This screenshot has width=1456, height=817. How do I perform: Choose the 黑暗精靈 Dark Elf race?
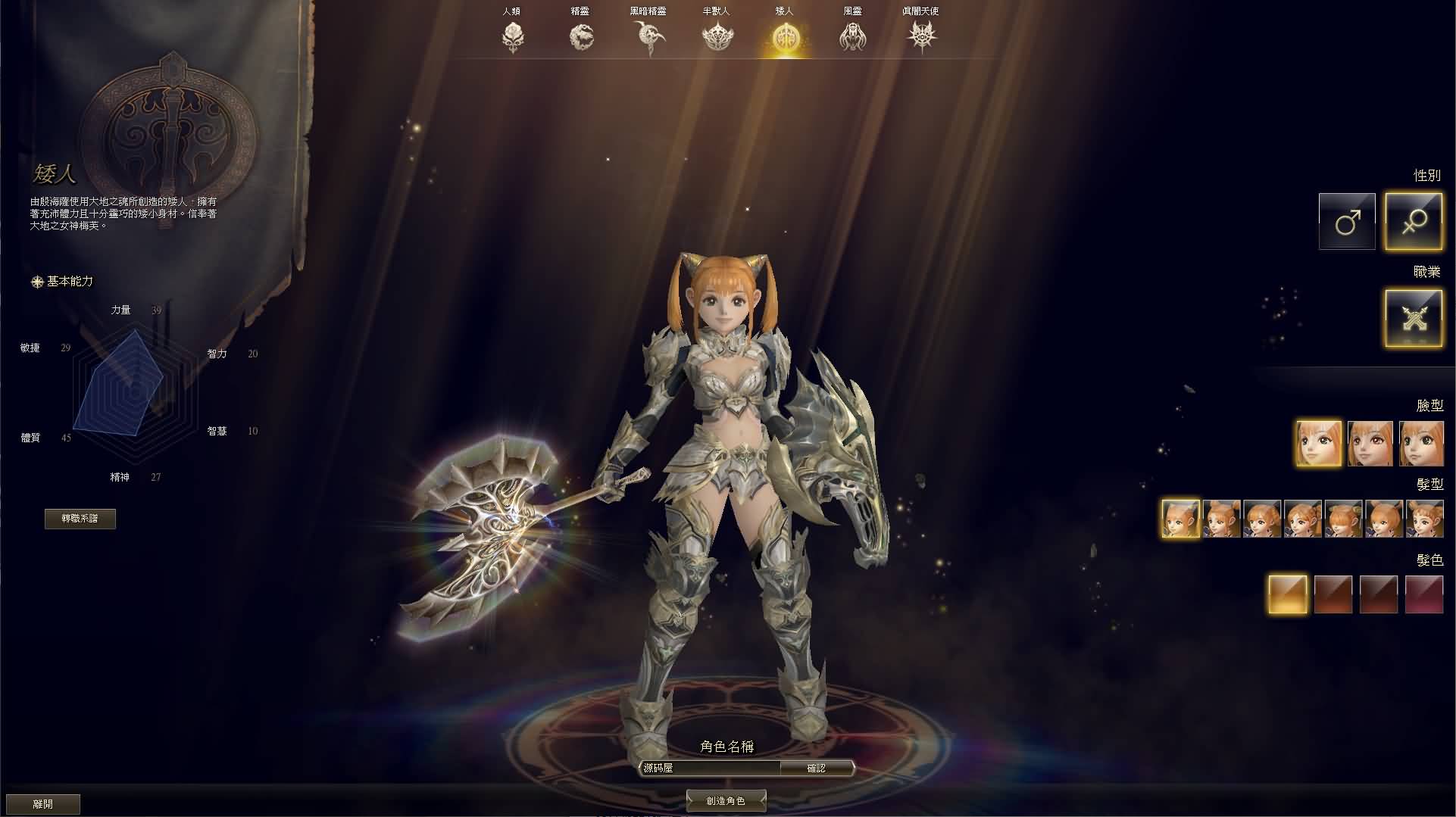click(x=650, y=34)
